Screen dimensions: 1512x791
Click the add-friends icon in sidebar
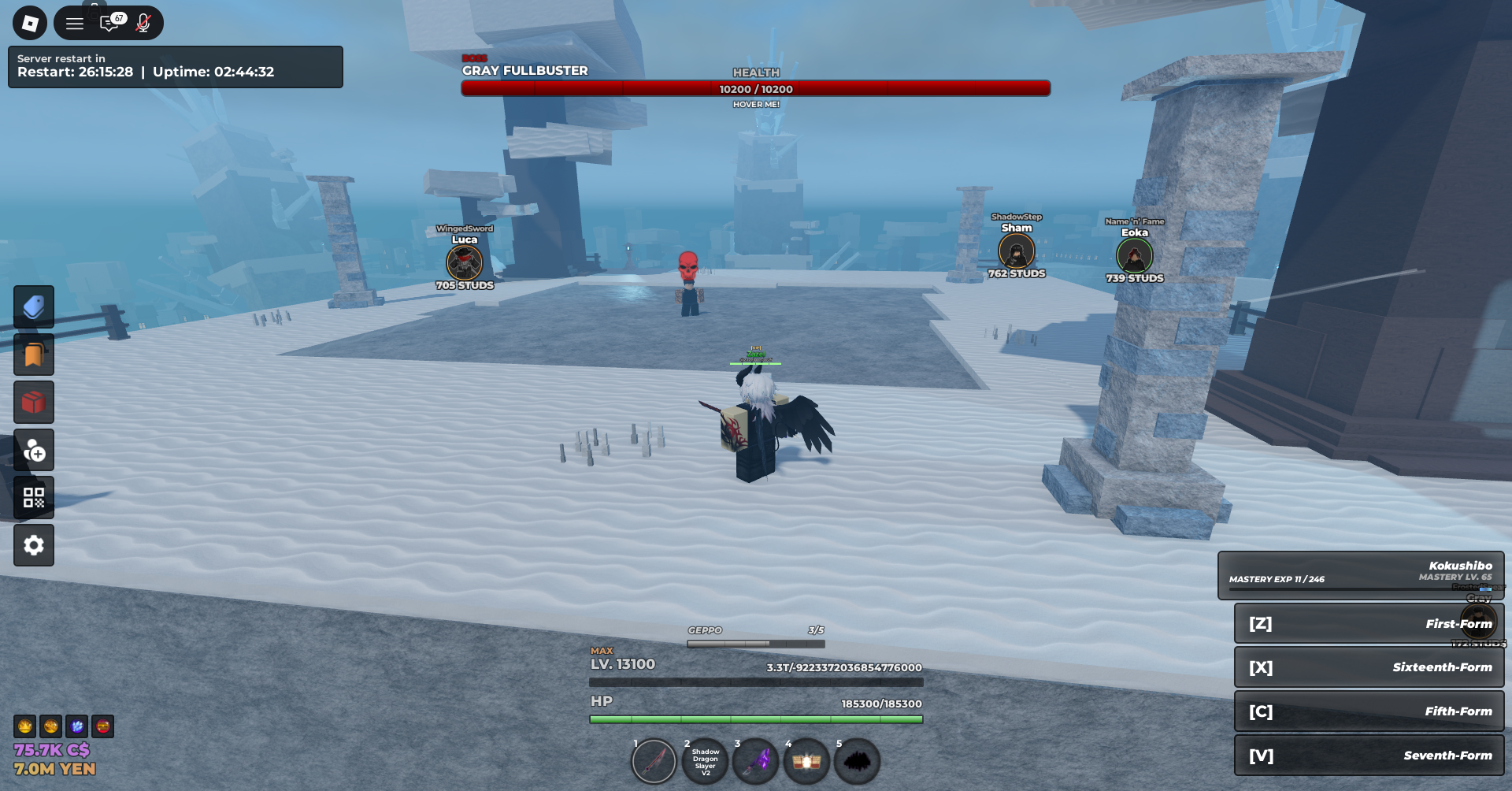pos(34,450)
